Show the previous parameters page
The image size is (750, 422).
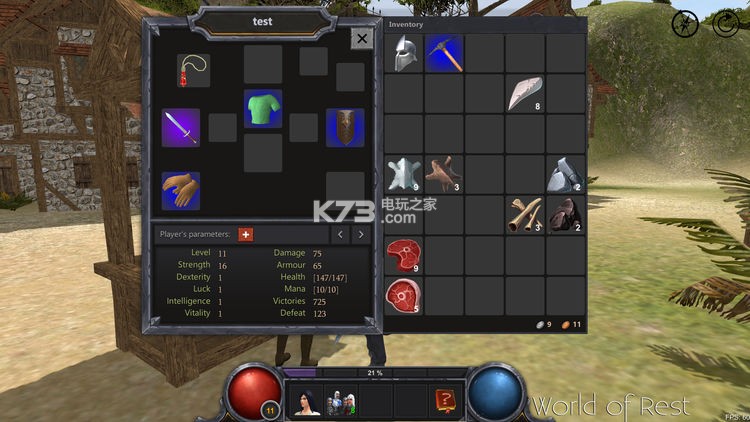pos(339,234)
